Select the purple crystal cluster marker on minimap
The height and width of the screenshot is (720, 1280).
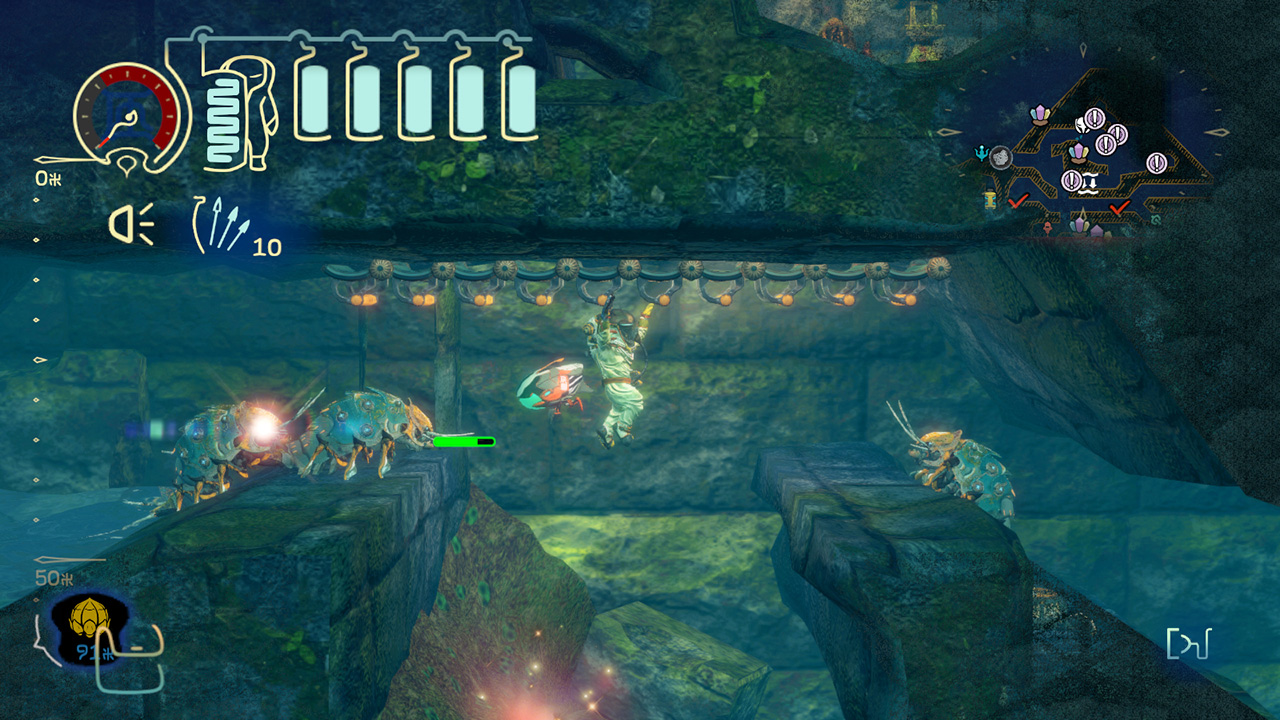point(1040,115)
